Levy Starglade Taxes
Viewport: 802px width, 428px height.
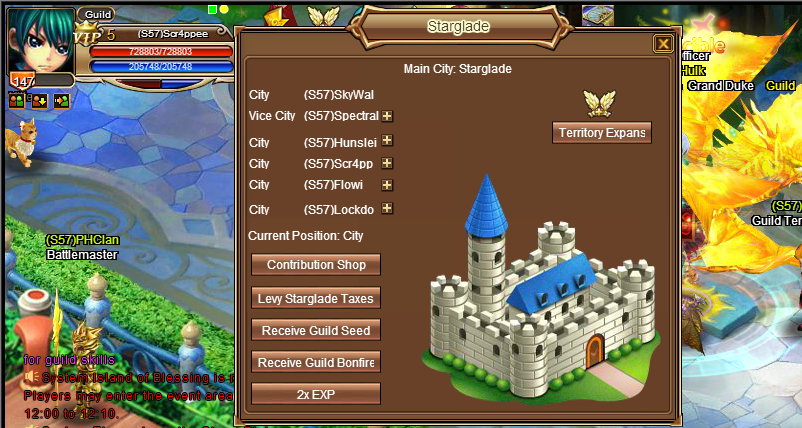point(316,298)
